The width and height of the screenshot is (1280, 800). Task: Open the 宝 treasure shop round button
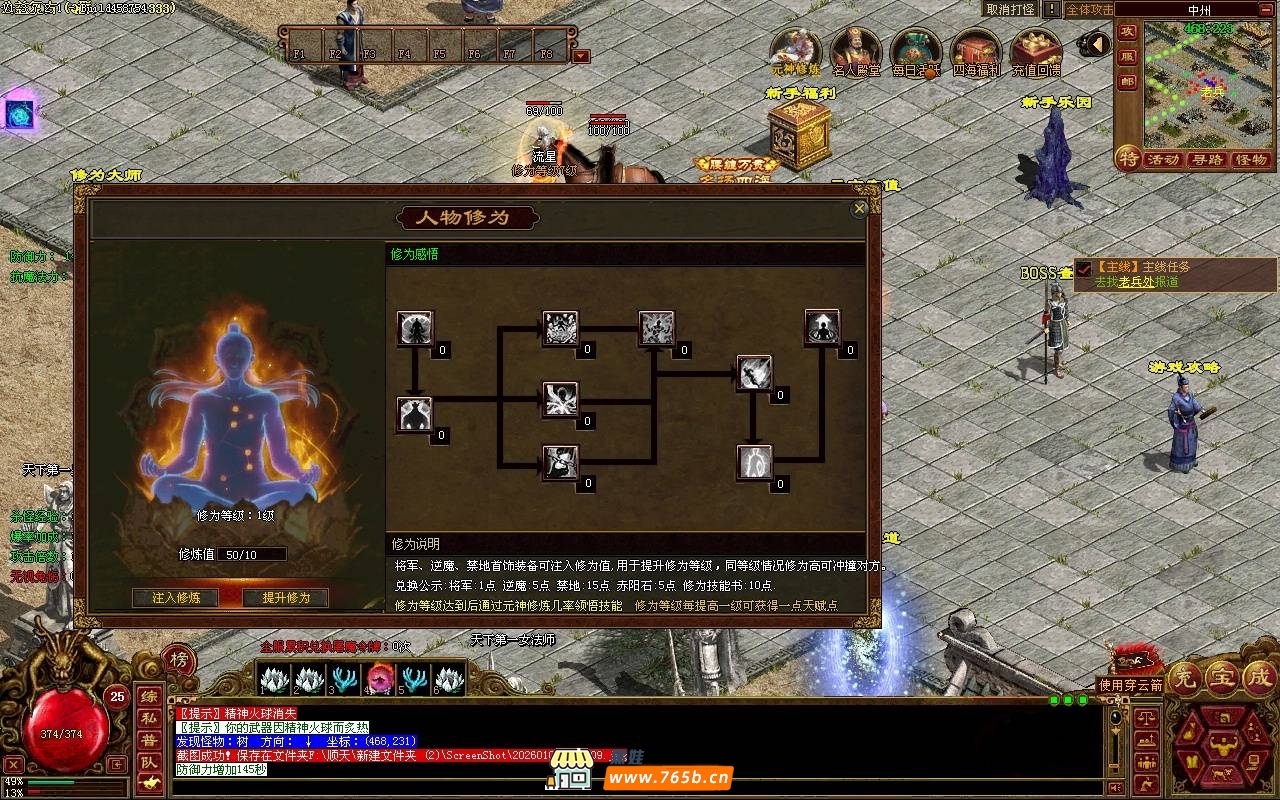(1221, 677)
